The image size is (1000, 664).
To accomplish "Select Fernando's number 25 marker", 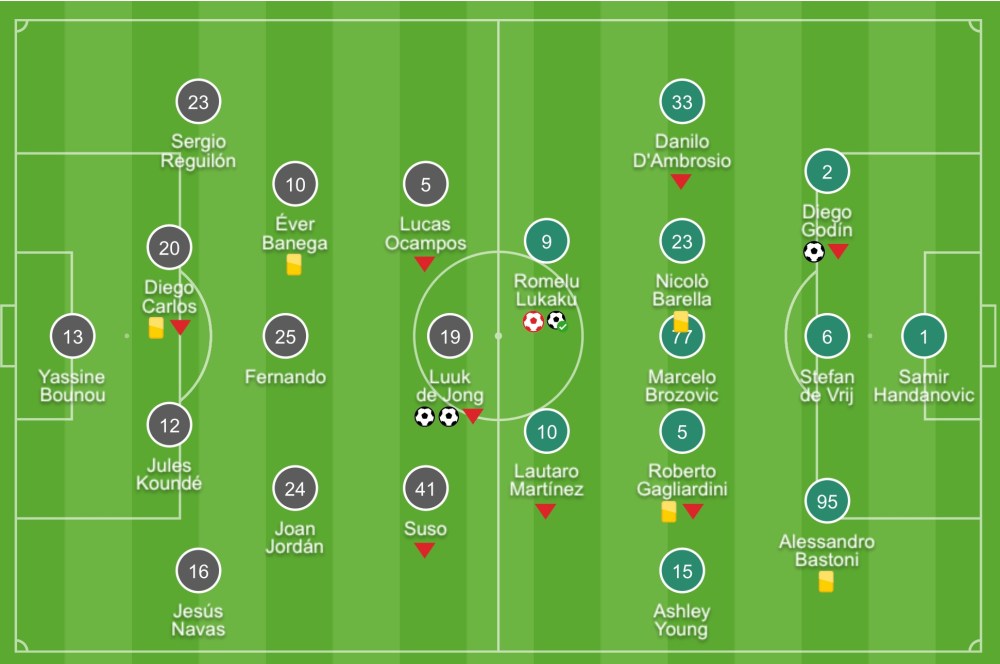I will tap(286, 337).
